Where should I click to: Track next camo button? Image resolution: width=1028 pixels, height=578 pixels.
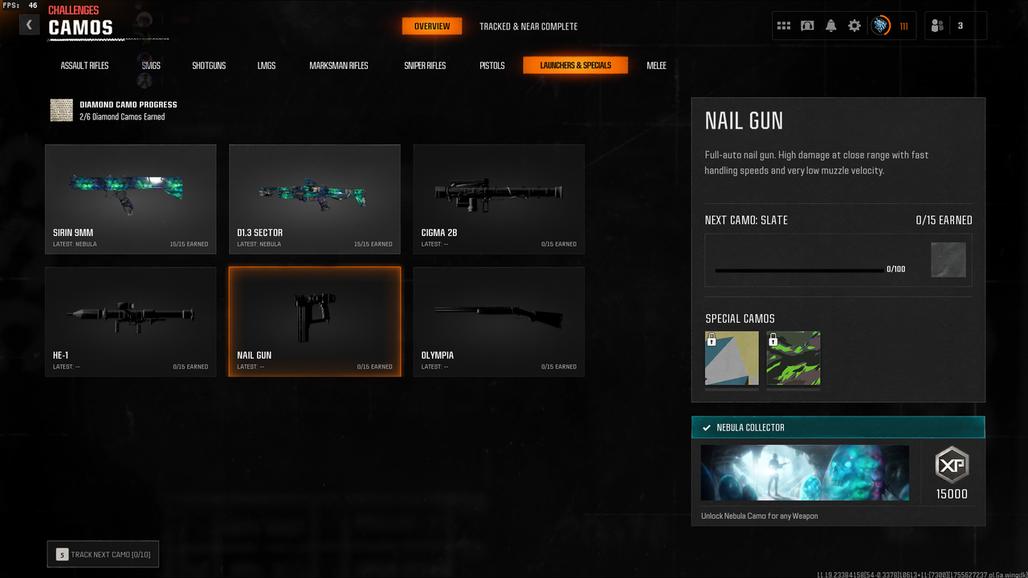(x=103, y=554)
